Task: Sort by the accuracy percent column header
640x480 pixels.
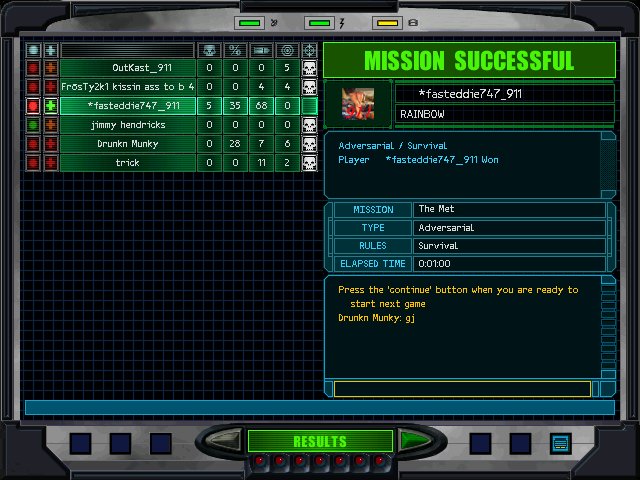Action: 235,50
